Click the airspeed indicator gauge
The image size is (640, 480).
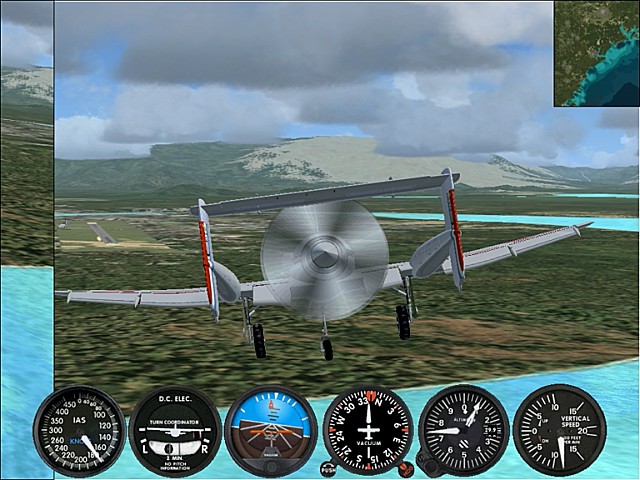[79, 431]
